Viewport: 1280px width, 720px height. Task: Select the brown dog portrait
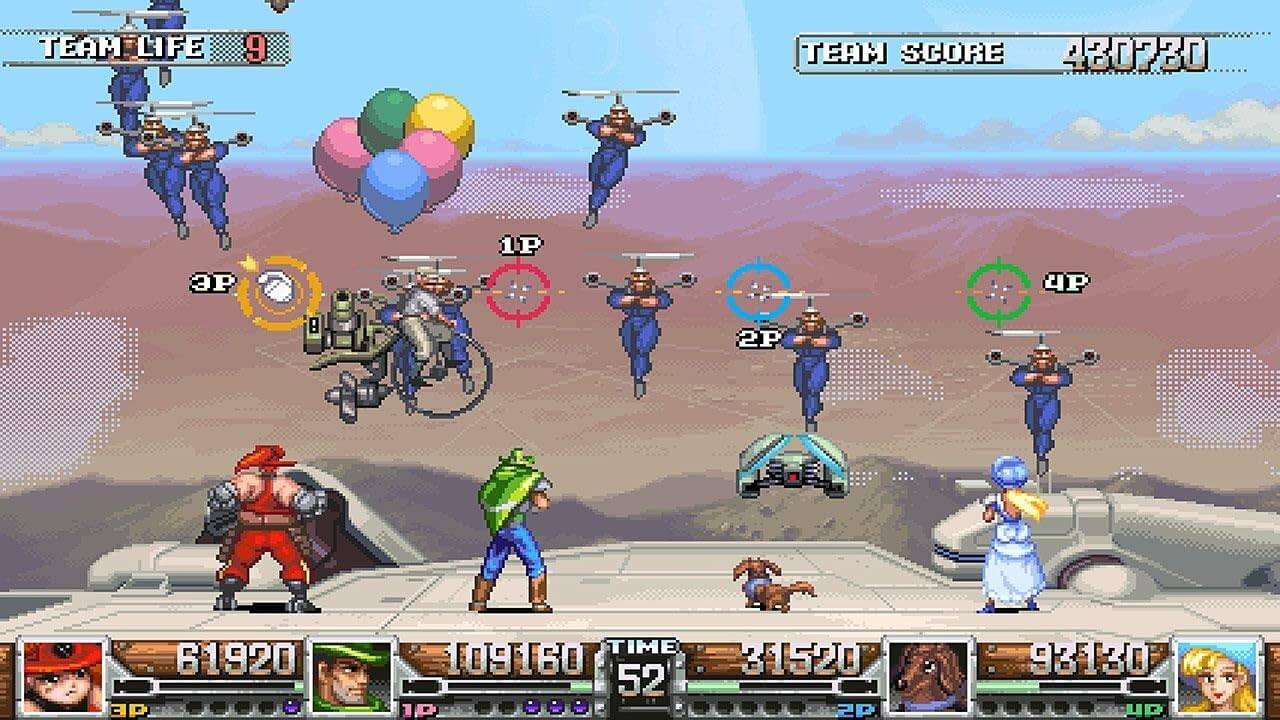[928, 677]
